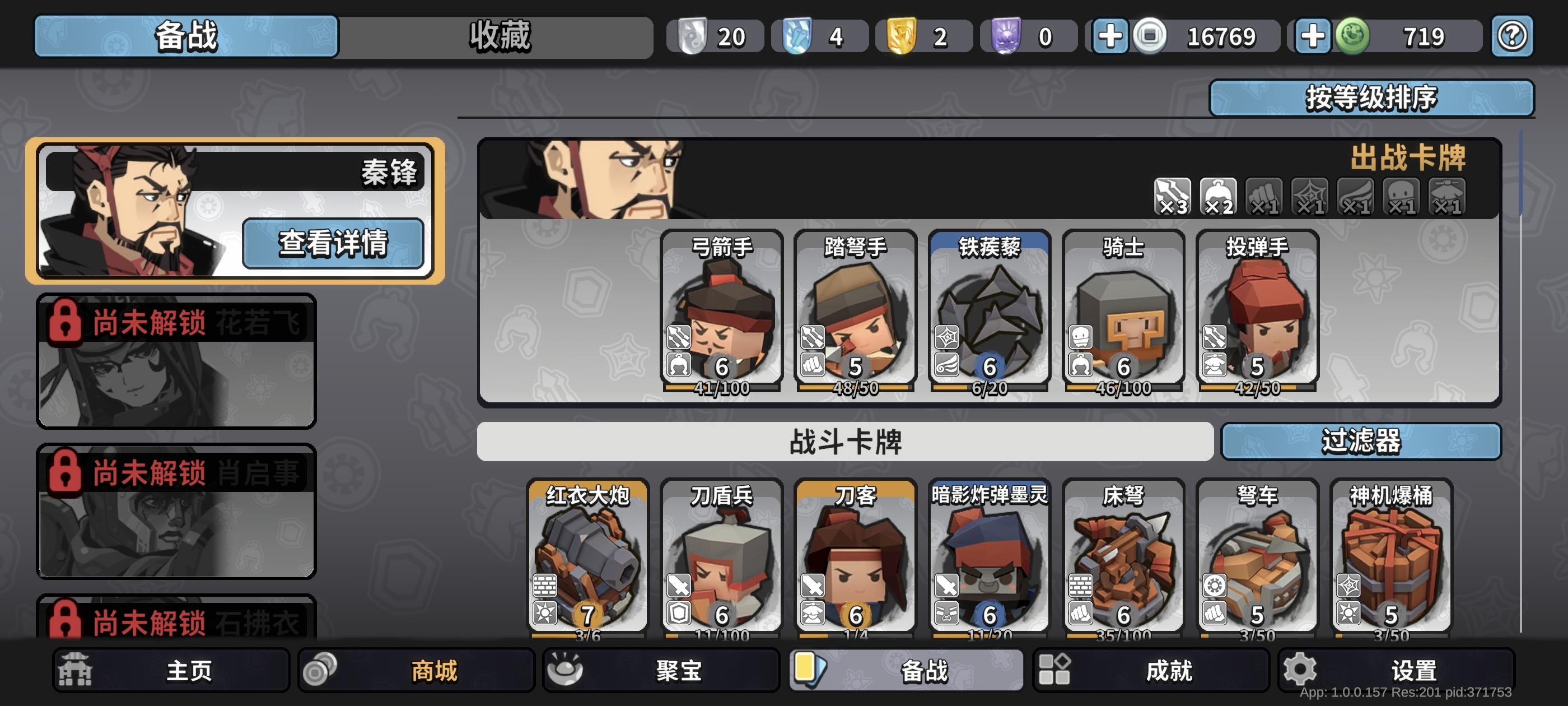This screenshot has width=1568, height=706.
Task: Toggle the ghost ×1 card type filter
Action: [x=1400, y=196]
